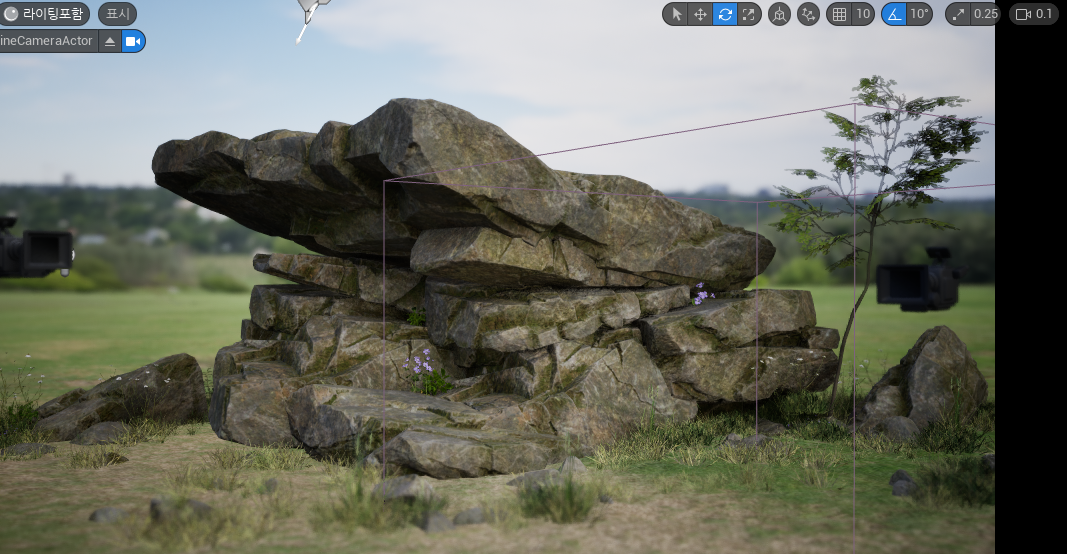The height and width of the screenshot is (554, 1067).
Task: Toggle grid snapping icon
Action: click(839, 14)
